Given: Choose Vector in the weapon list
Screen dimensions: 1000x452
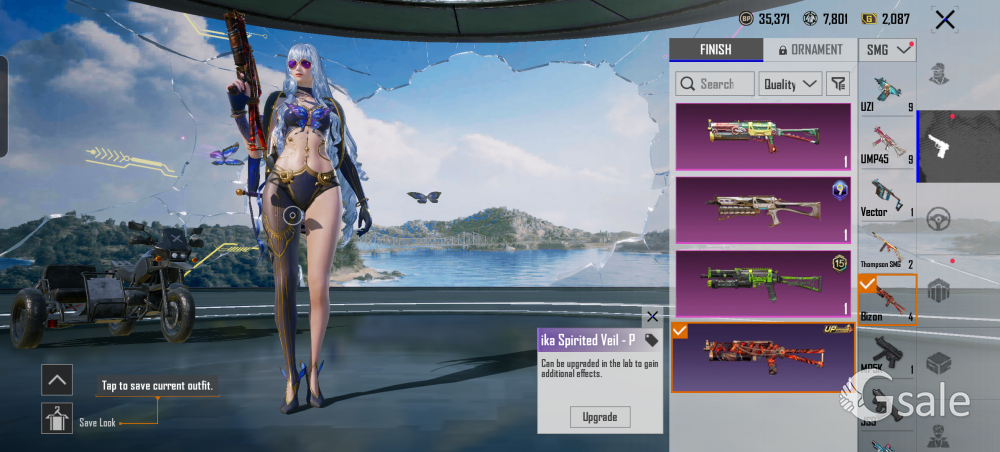Looking at the screenshot, I should tap(887, 198).
